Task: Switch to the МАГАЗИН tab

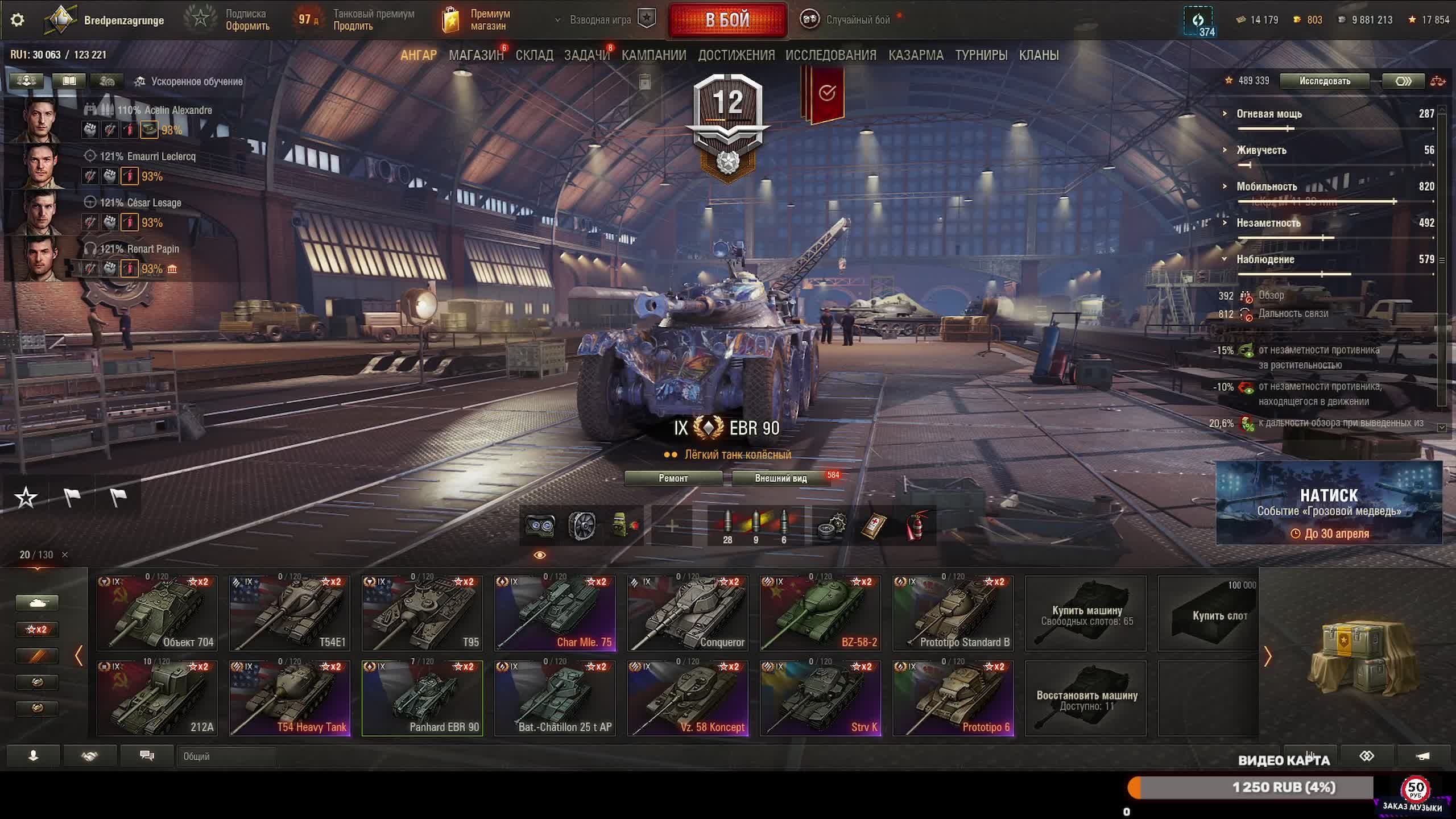Action: click(x=476, y=55)
